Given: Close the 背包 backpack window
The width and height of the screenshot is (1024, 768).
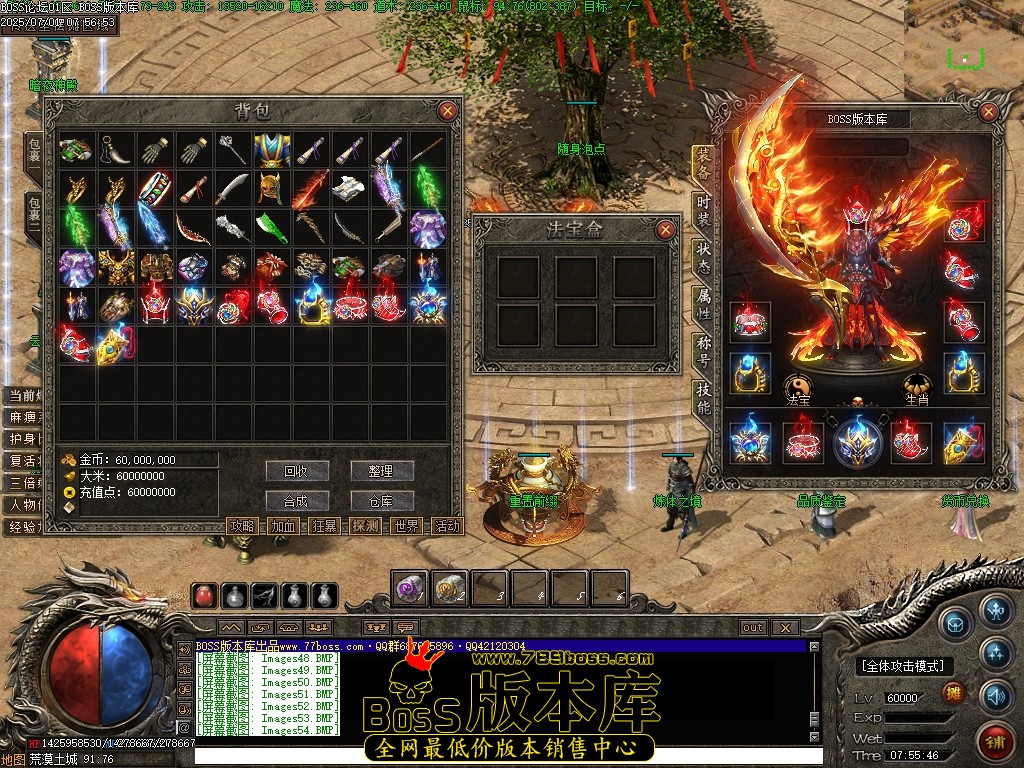Looking at the screenshot, I should tap(447, 111).
